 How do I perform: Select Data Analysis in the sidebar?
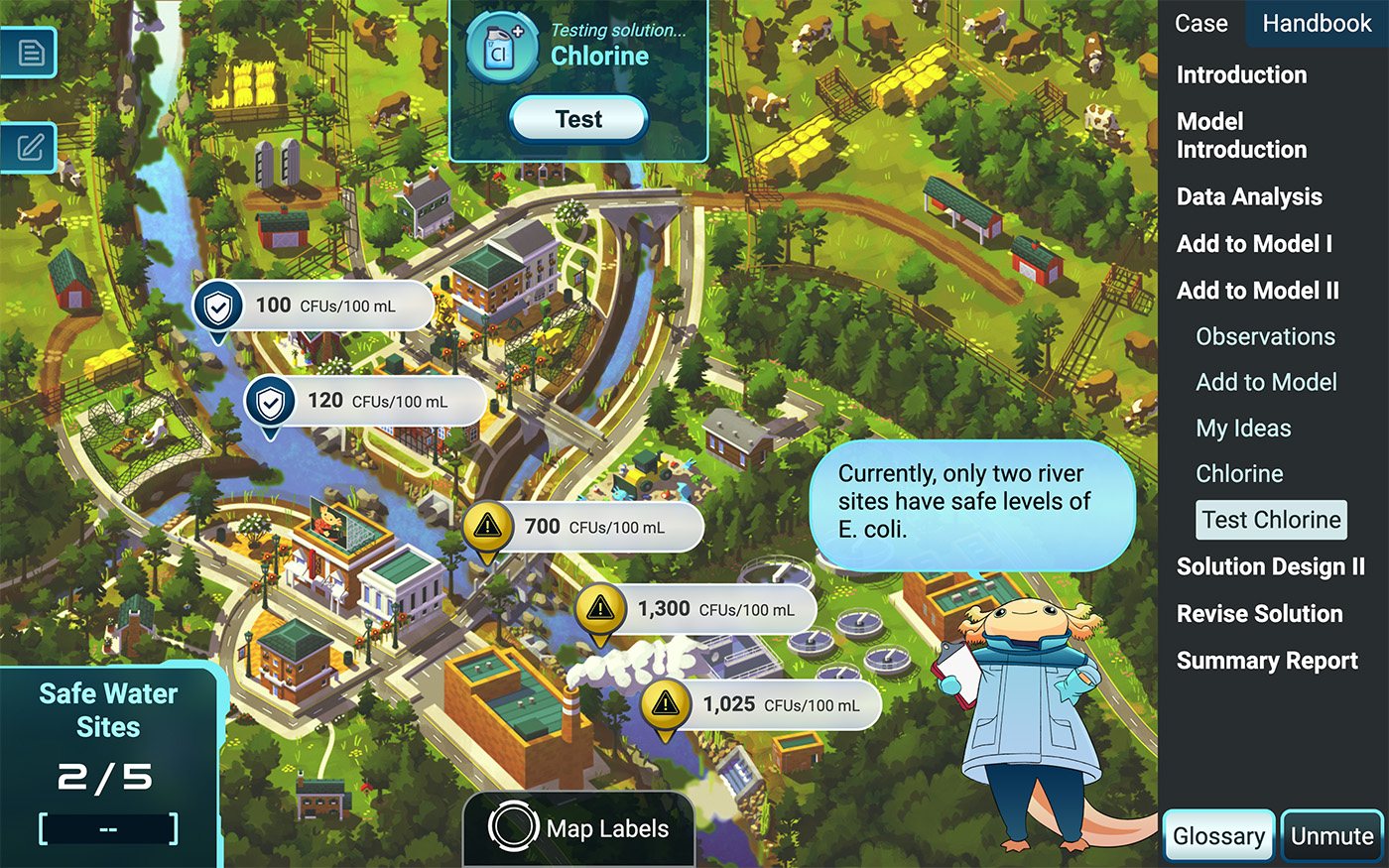[x=1249, y=197]
